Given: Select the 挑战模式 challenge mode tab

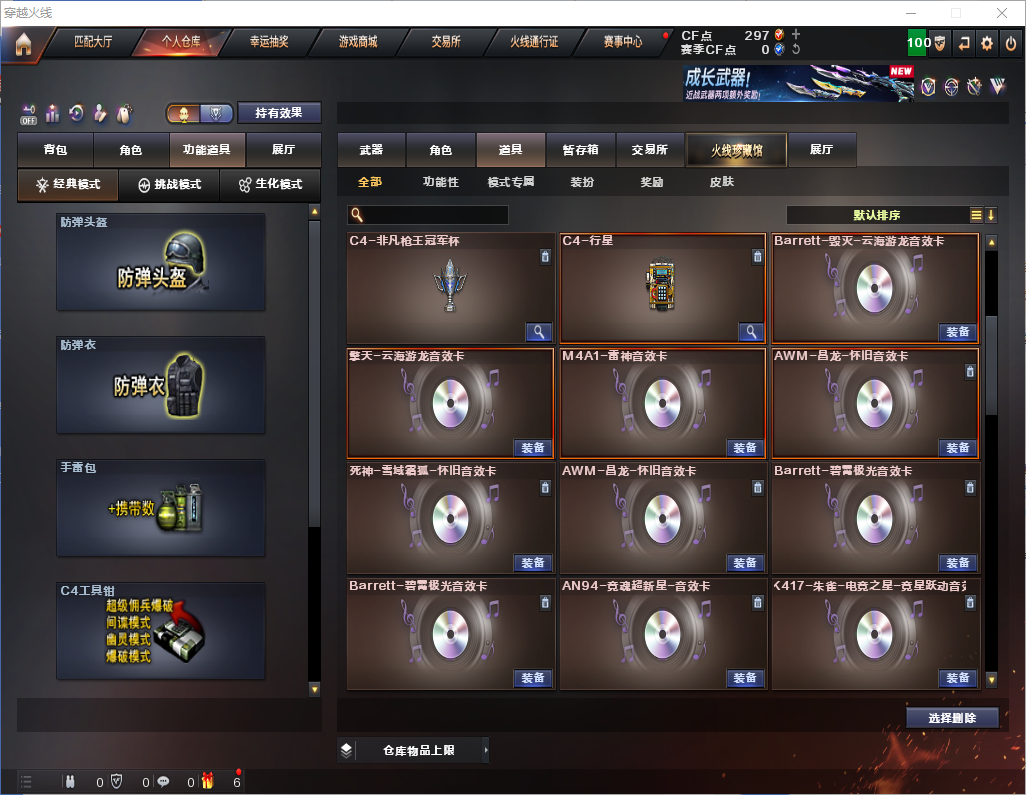Looking at the screenshot, I should pyautogui.click(x=169, y=185).
